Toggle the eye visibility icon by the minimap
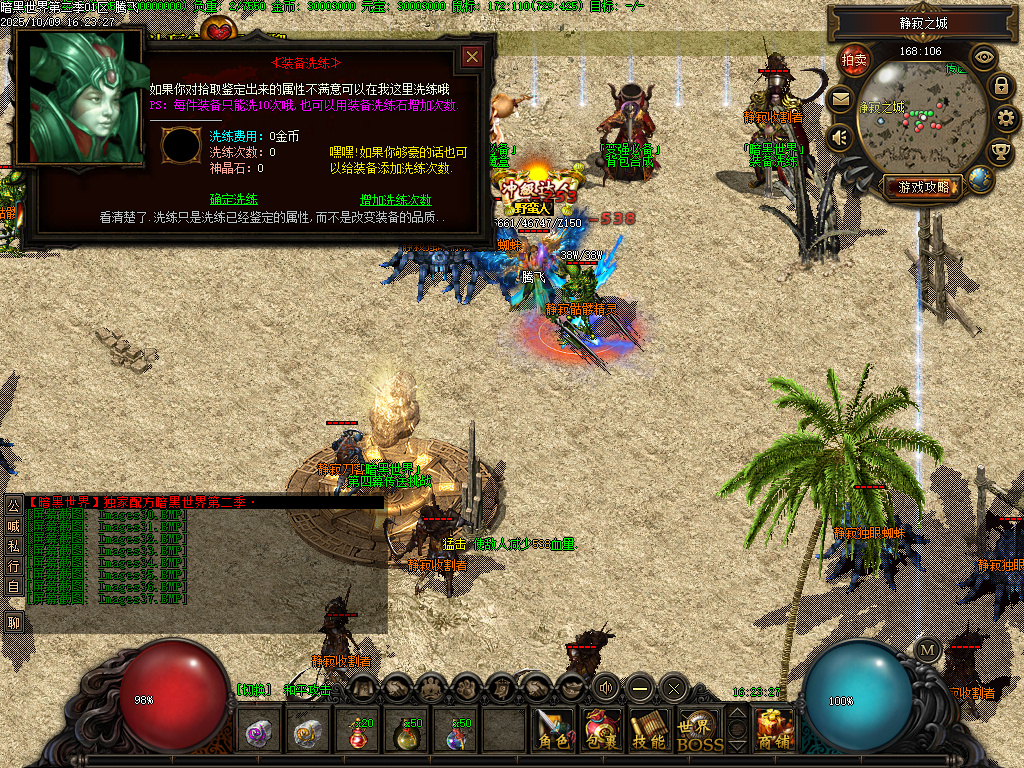Image resolution: width=1024 pixels, height=768 pixels. click(x=984, y=57)
